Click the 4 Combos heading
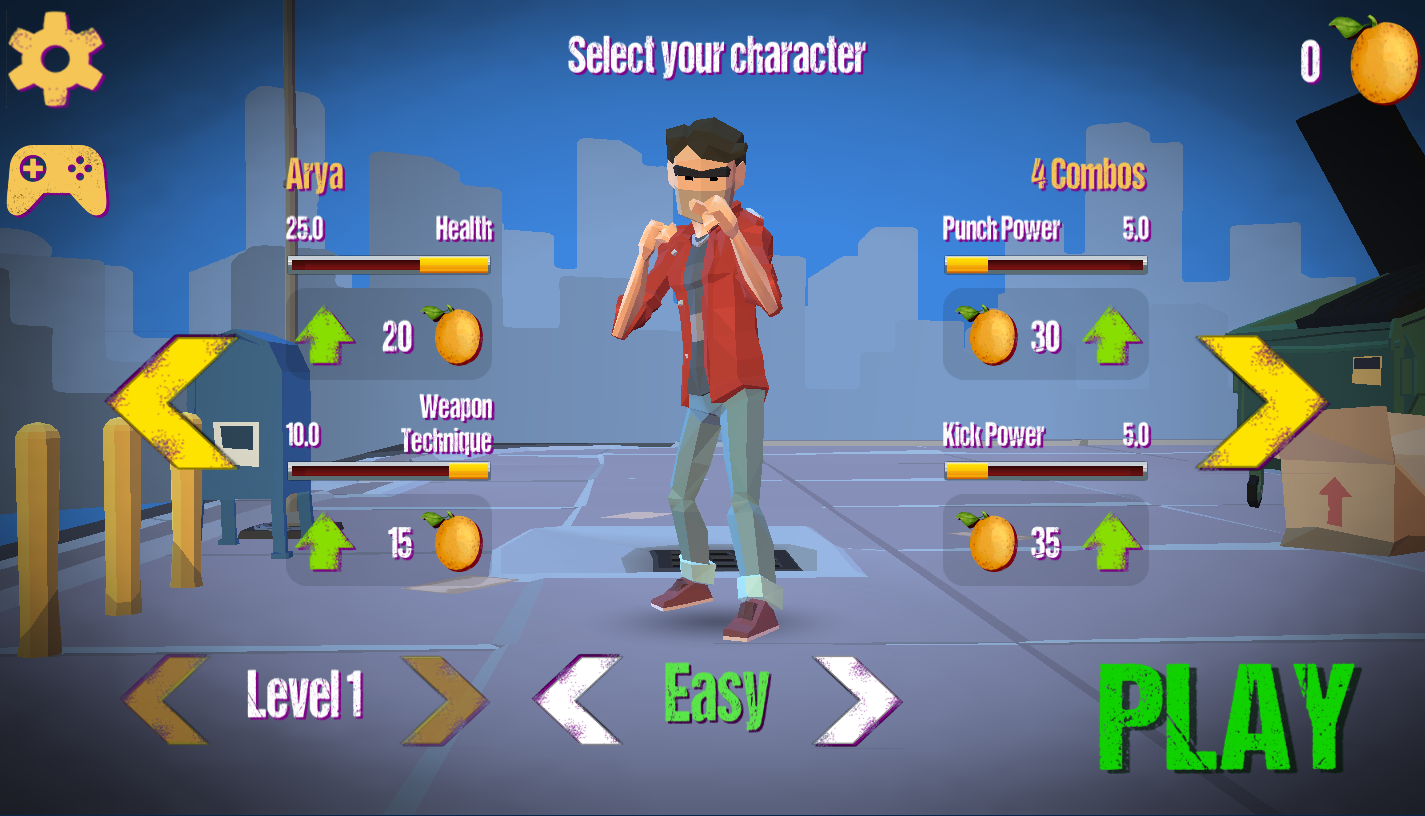 (1090, 172)
